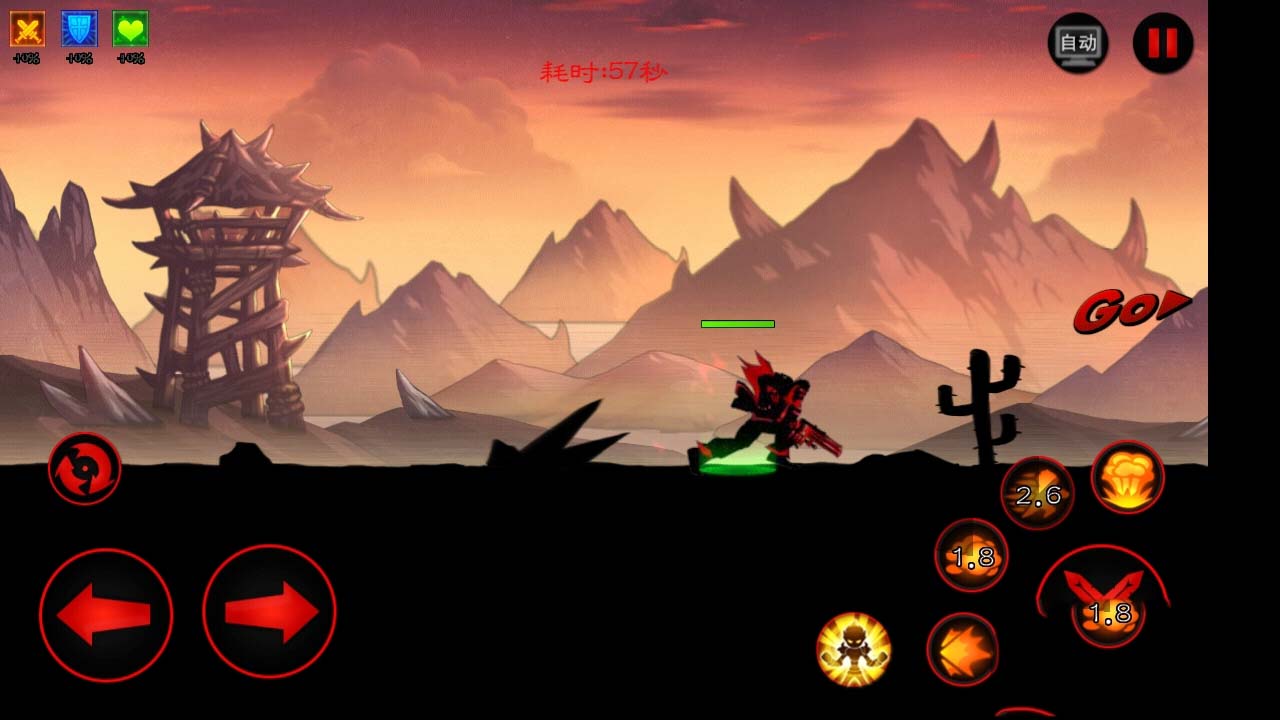Trigger the mushroom-cloud explosion skill
Screen dimensions: 1280x720
[1127, 478]
